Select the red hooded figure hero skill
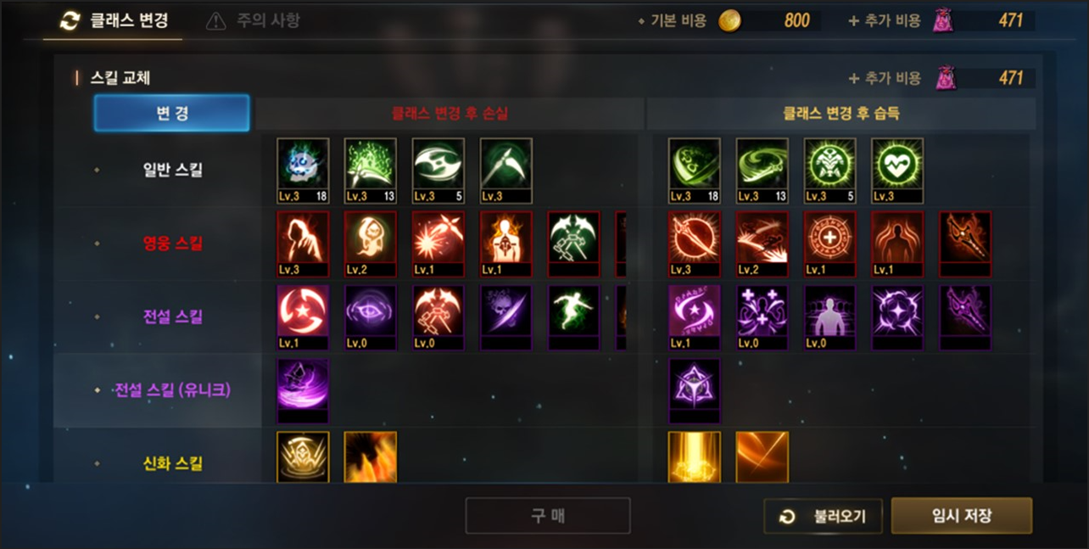 [302, 238]
